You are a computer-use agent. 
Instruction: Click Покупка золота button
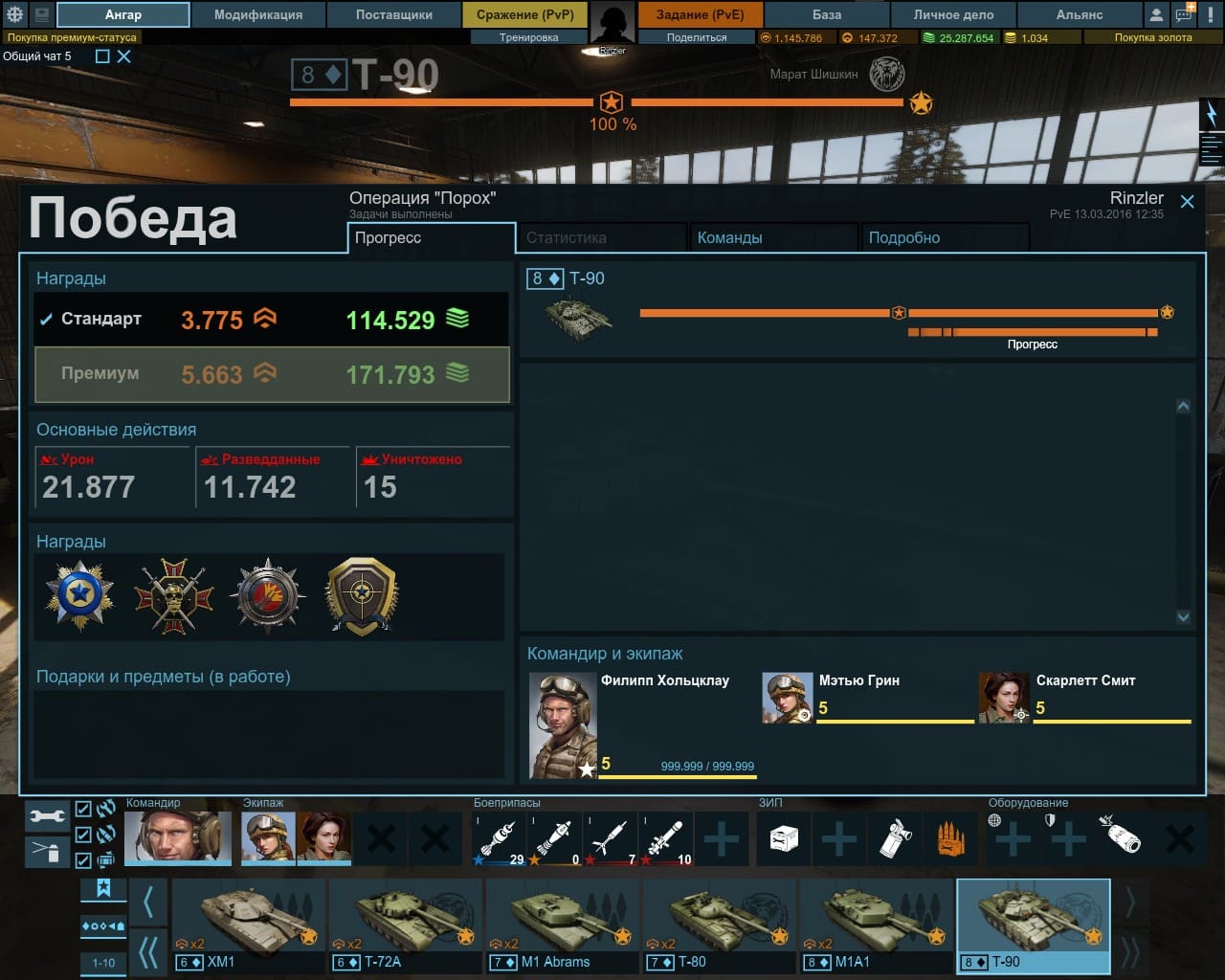[1152, 37]
